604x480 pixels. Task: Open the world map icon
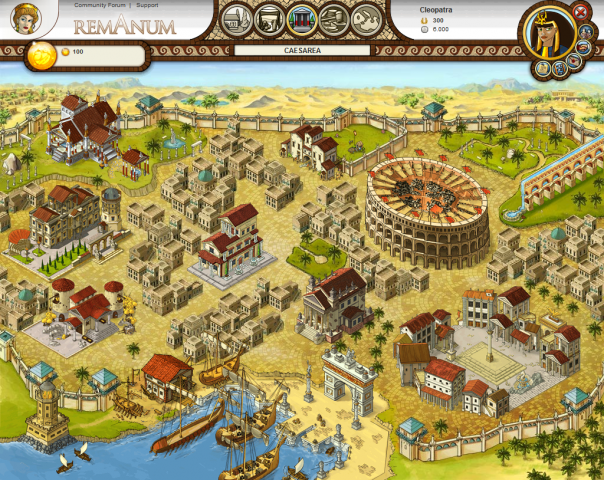click(367, 17)
